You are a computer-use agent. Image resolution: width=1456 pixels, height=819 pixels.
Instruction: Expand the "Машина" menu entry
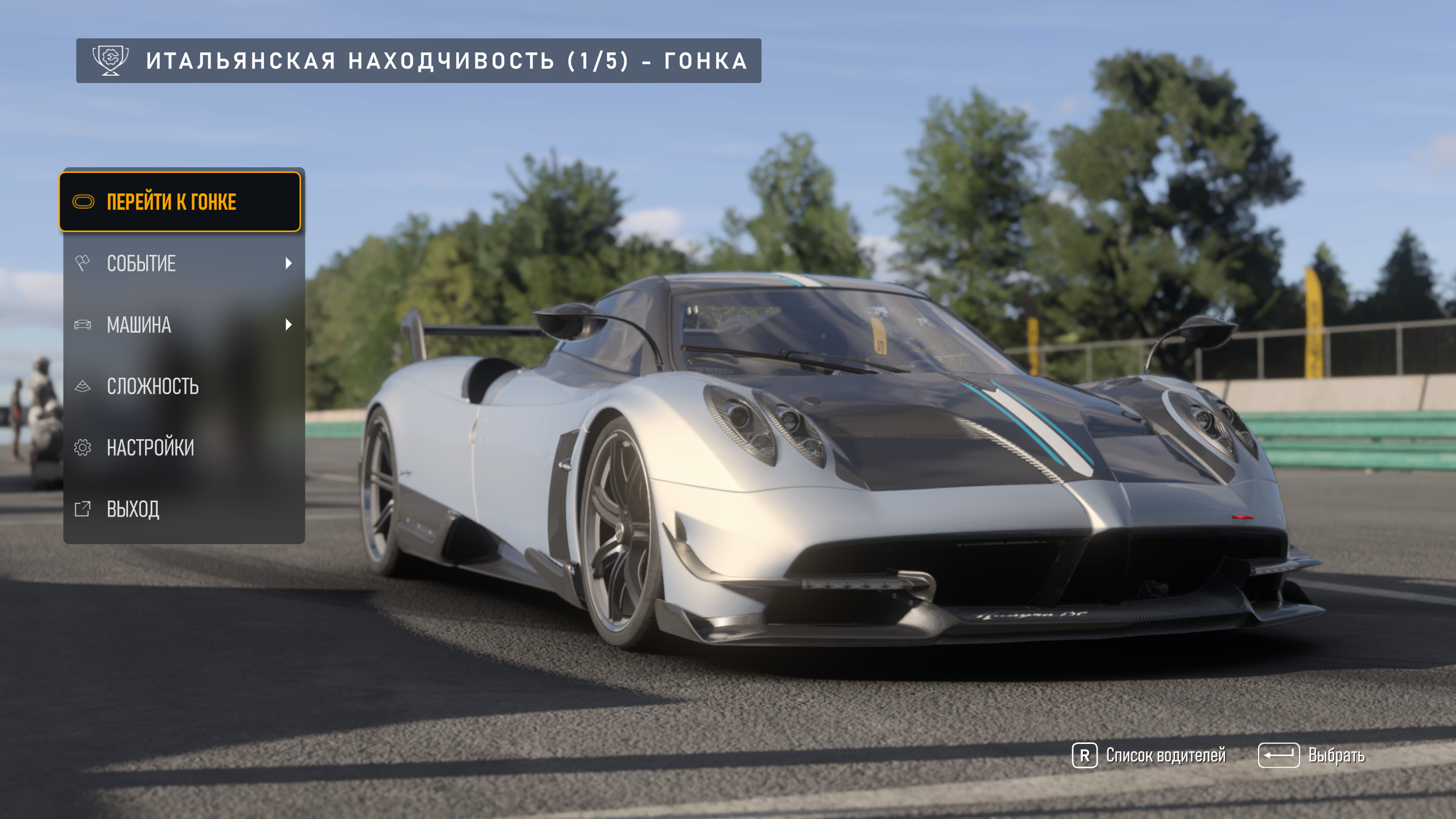(183, 325)
